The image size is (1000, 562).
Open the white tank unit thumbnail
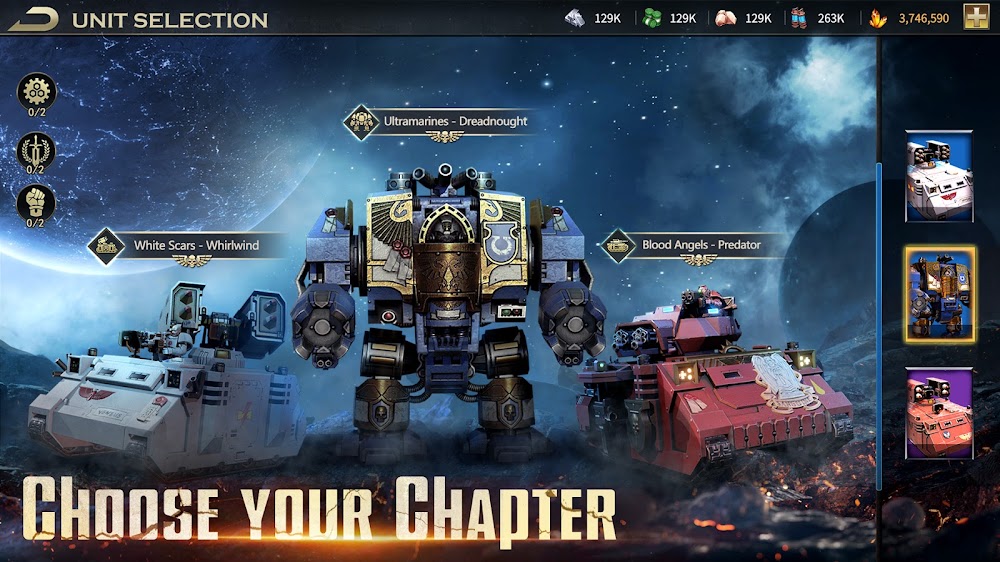point(939,176)
